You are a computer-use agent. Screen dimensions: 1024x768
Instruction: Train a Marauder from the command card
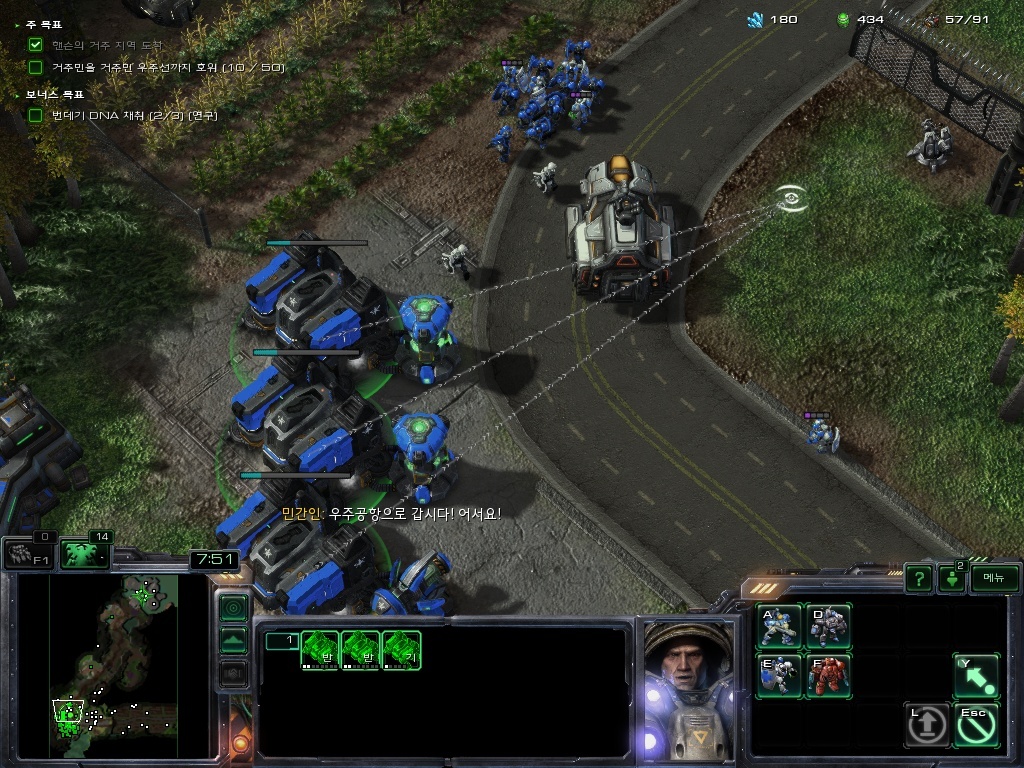point(828,626)
